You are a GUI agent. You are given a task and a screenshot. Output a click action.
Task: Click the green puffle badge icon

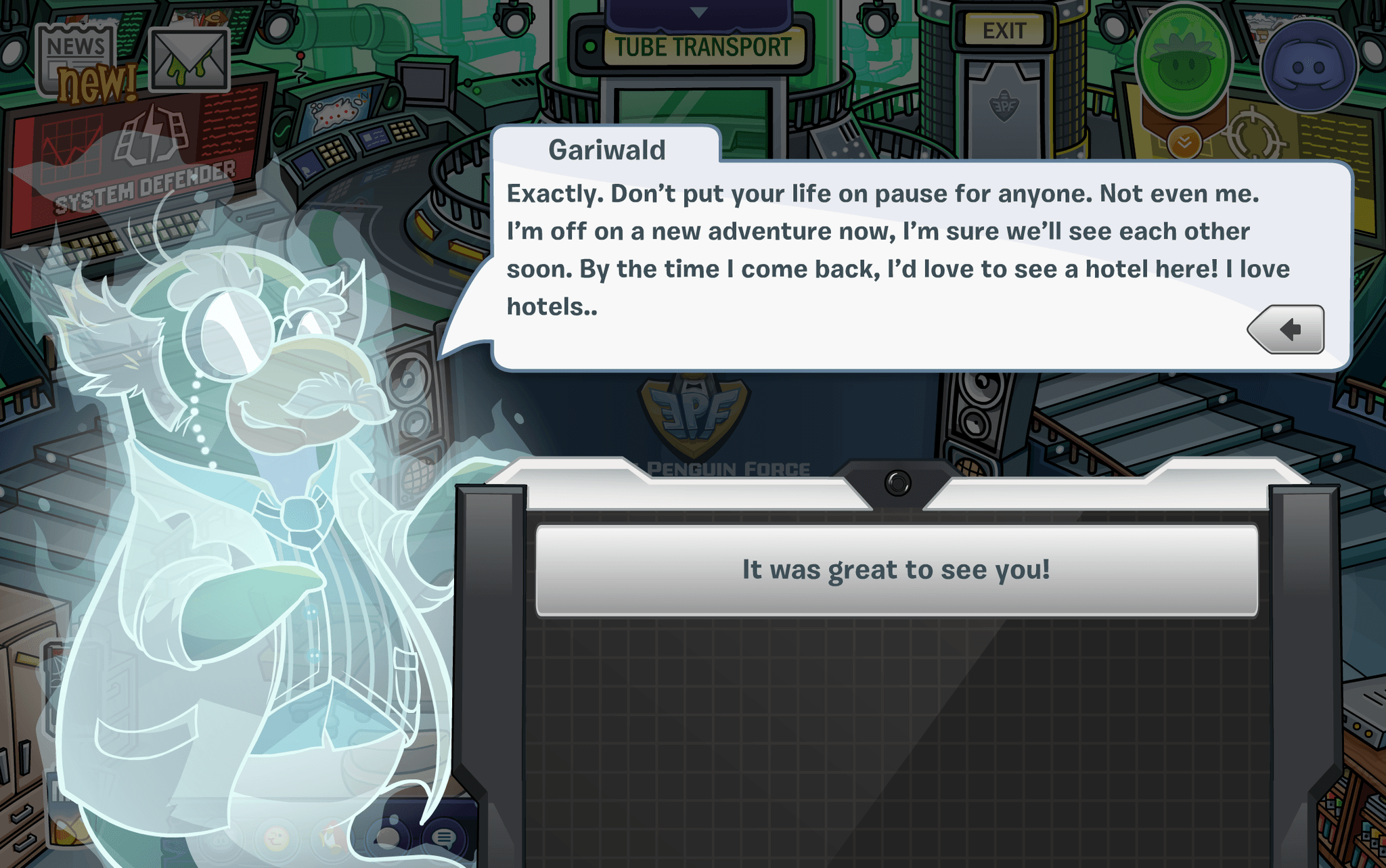[1184, 62]
